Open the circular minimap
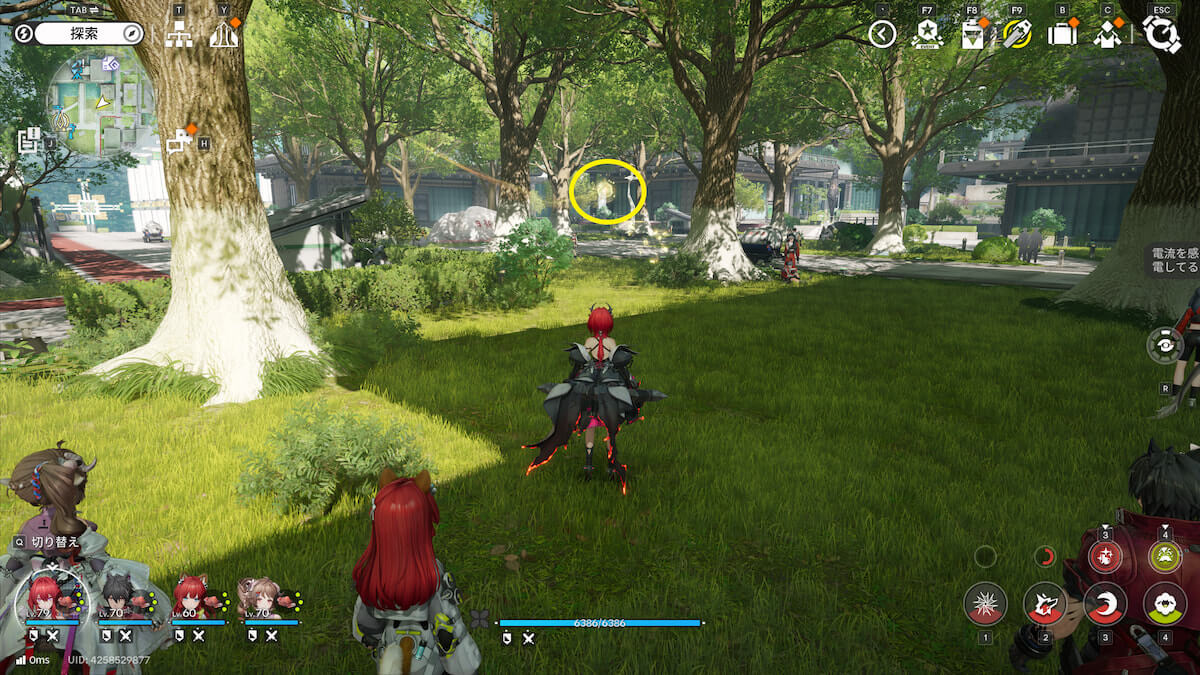Viewport: 1200px width, 675px height. (x=100, y=98)
